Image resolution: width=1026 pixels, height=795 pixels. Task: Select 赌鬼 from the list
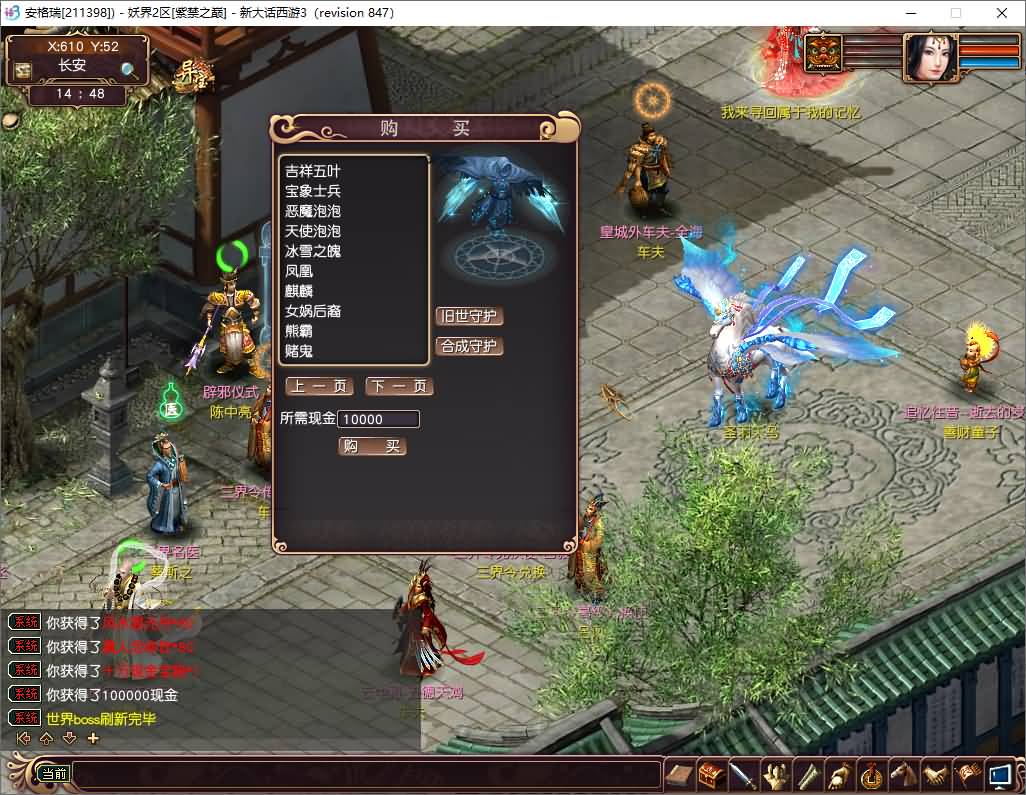point(299,351)
